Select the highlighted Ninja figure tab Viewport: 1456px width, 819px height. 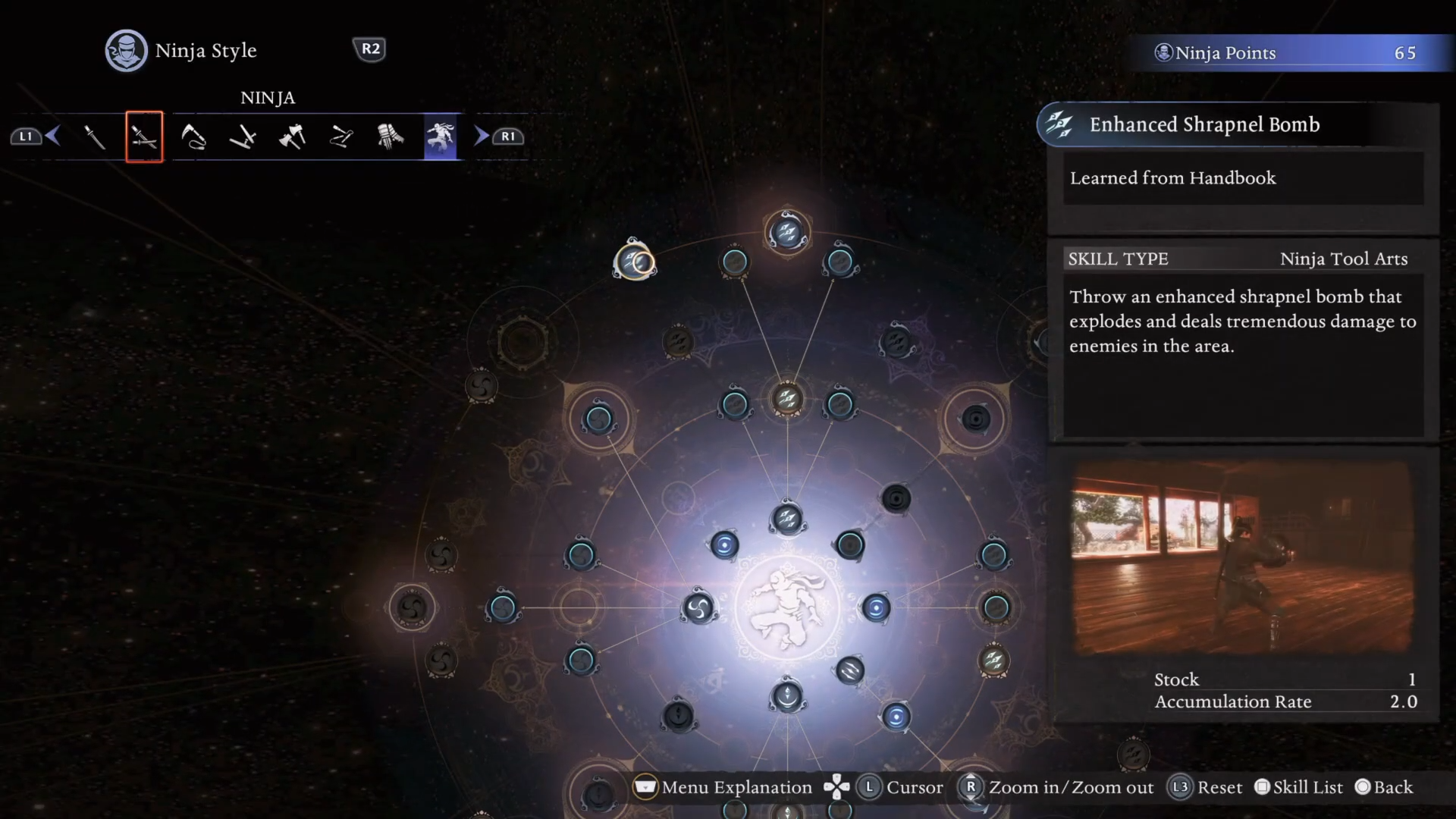(441, 137)
